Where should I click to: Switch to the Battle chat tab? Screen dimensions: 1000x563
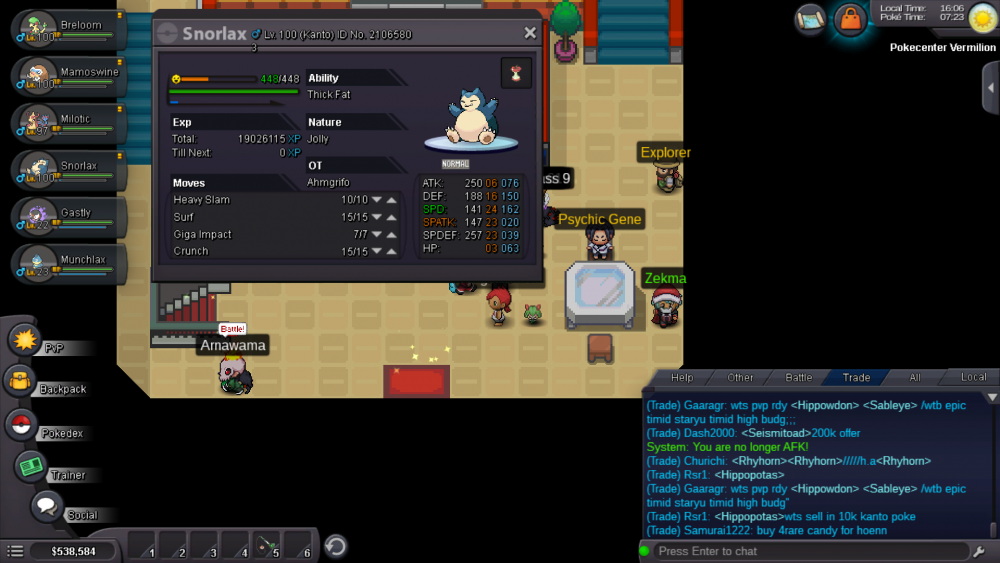tap(798, 378)
